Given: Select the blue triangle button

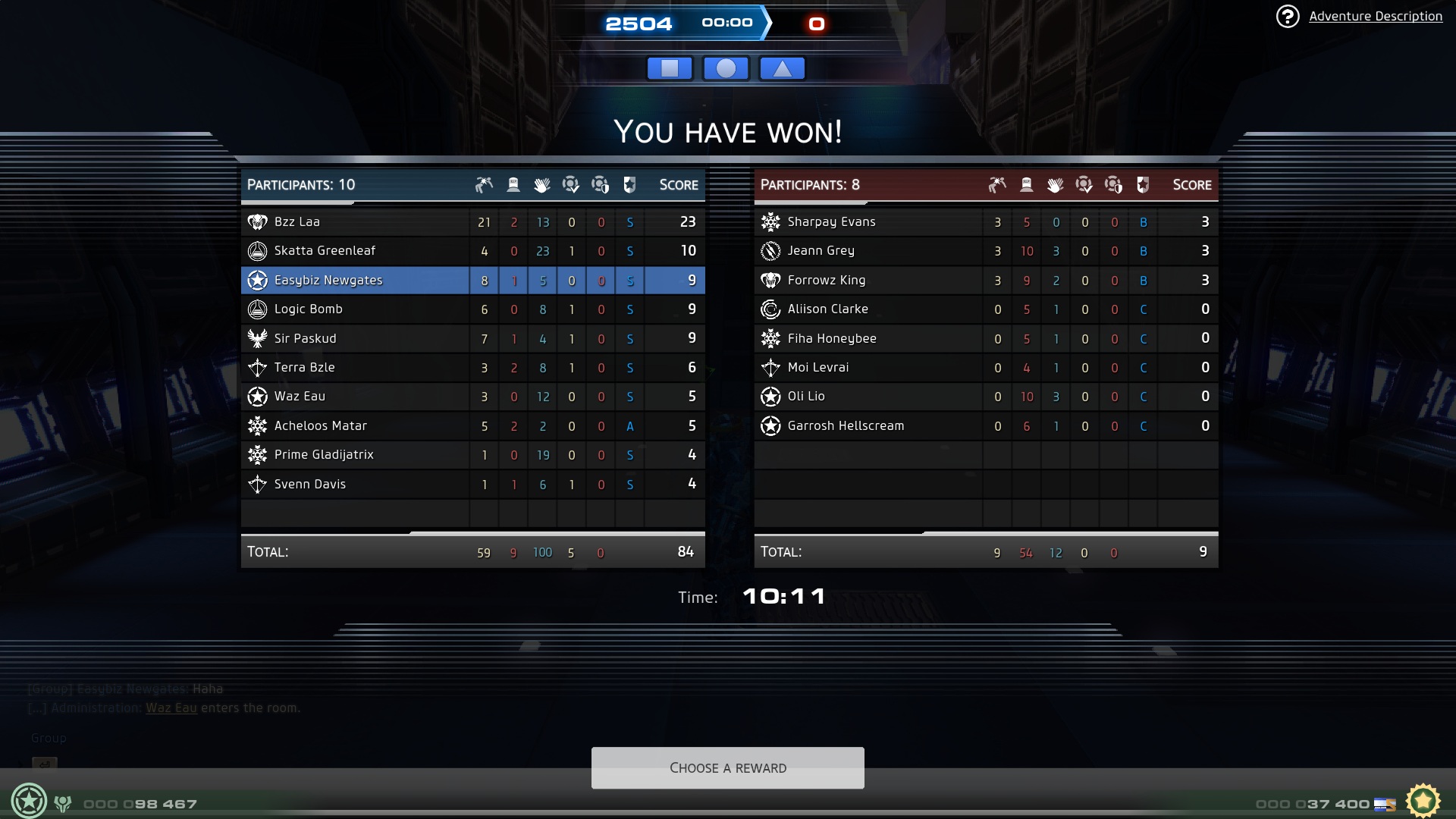Looking at the screenshot, I should [x=782, y=68].
